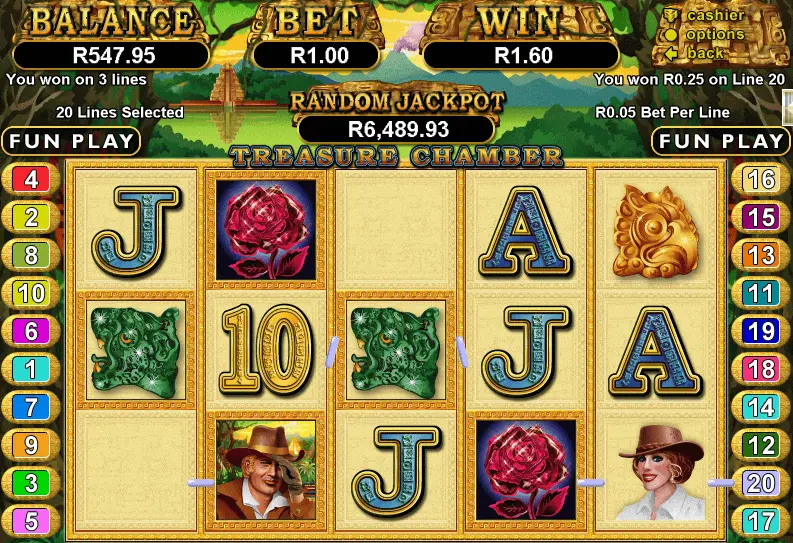Image resolution: width=793 pixels, height=543 pixels.
Task: Select payline 7 button
Action: [31, 407]
